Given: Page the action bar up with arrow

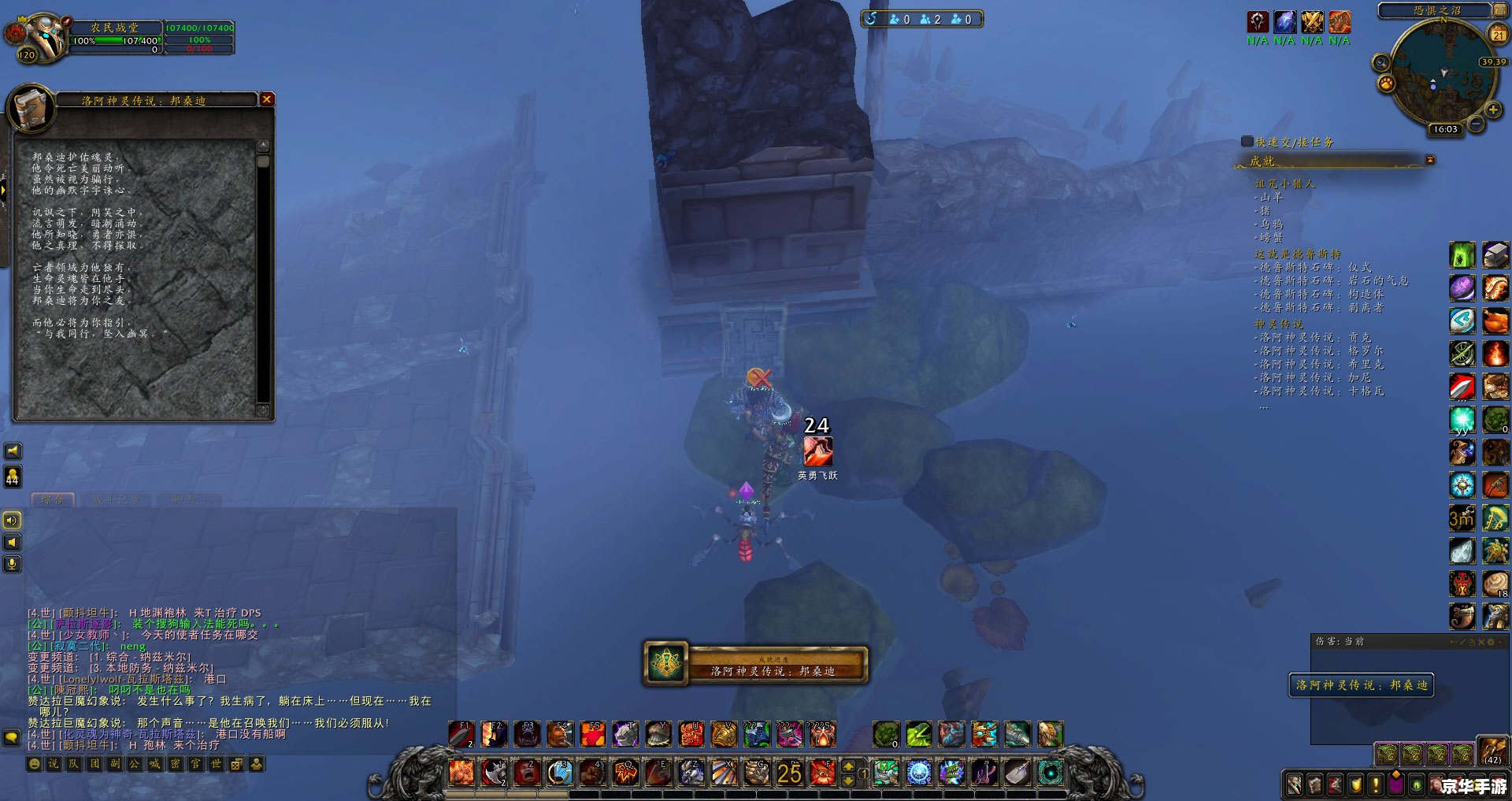Looking at the screenshot, I should 848,766.
